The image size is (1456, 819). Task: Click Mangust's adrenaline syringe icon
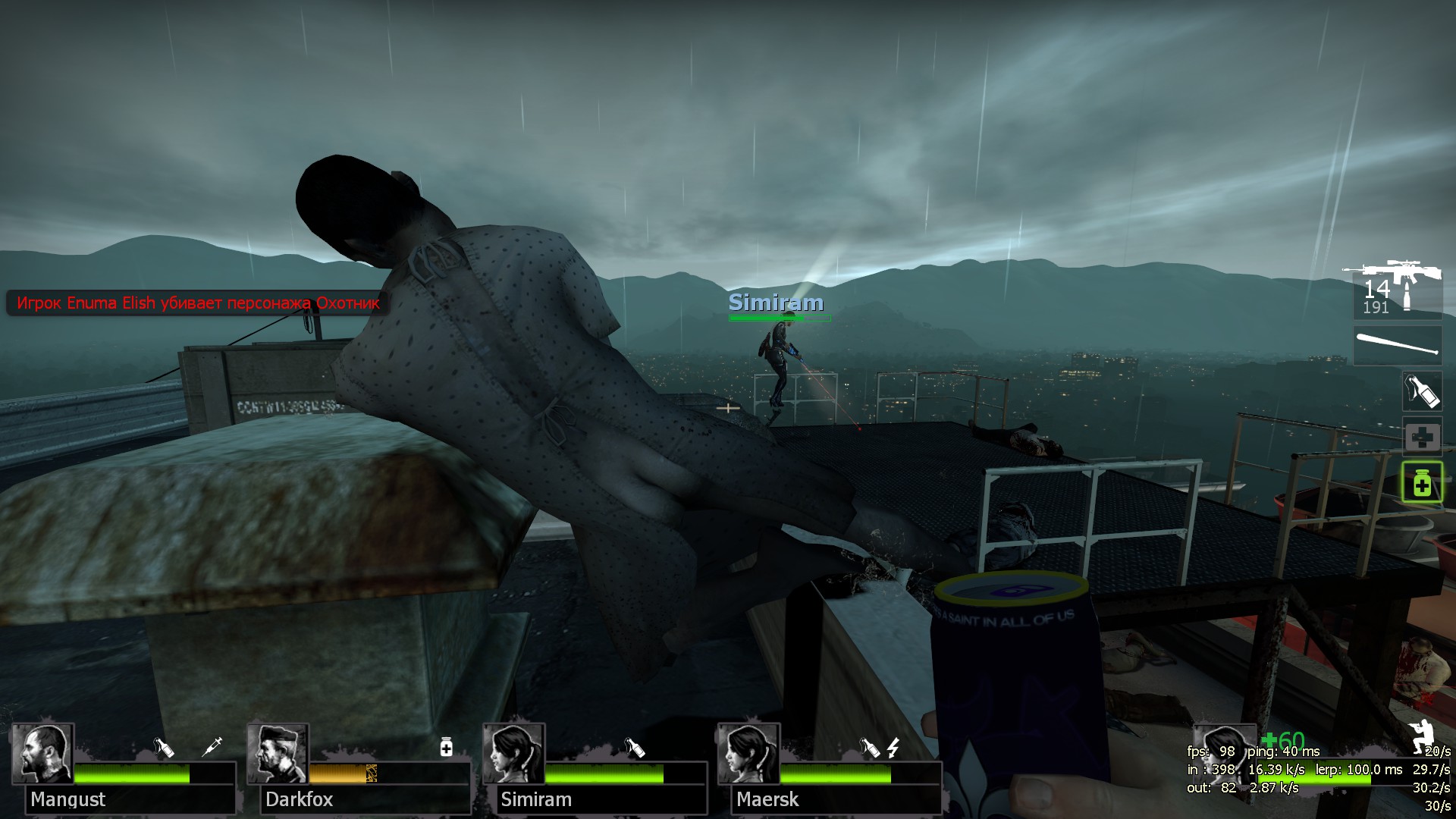(212, 747)
